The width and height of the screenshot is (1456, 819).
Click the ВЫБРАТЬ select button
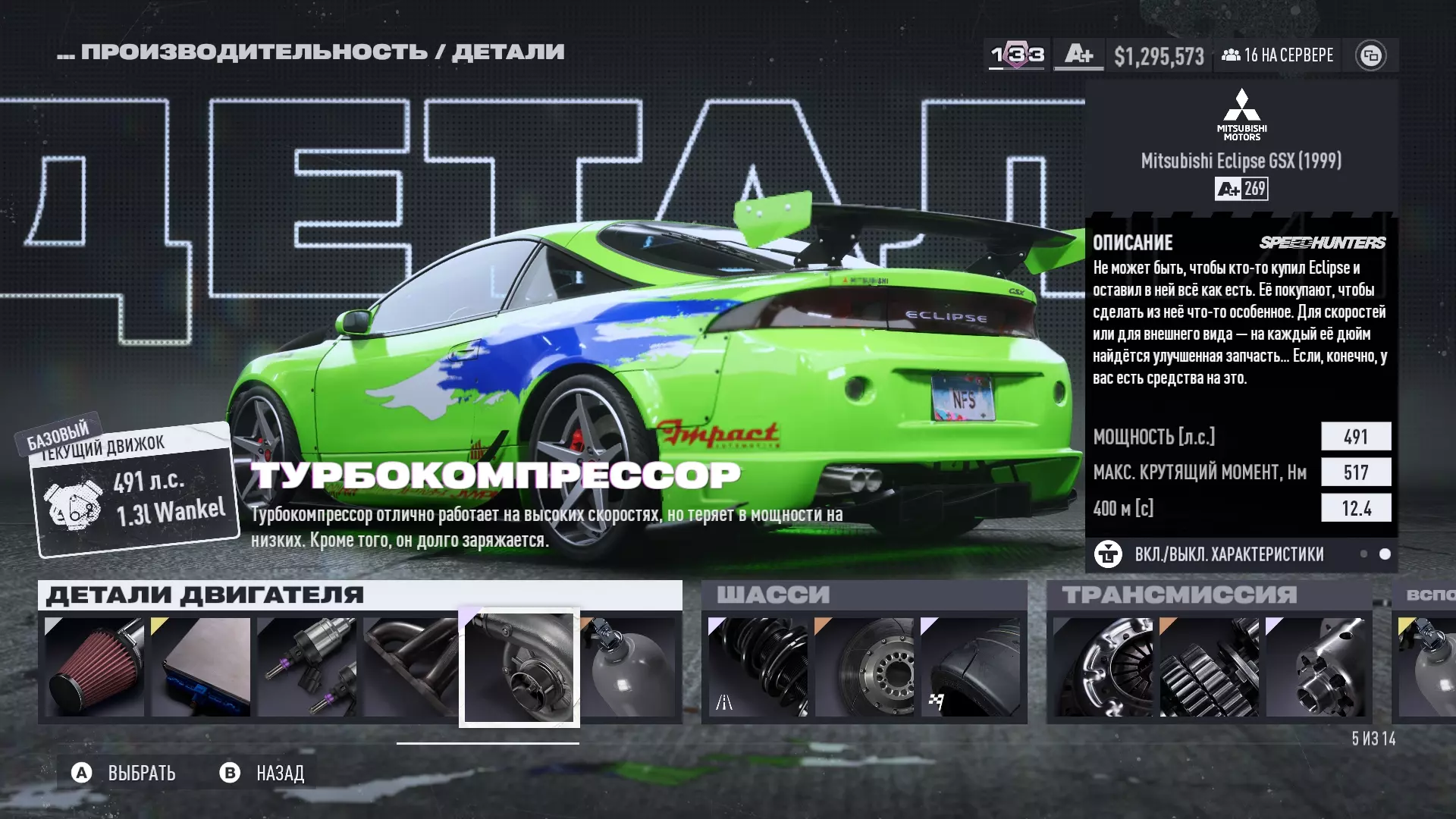(125, 773)
